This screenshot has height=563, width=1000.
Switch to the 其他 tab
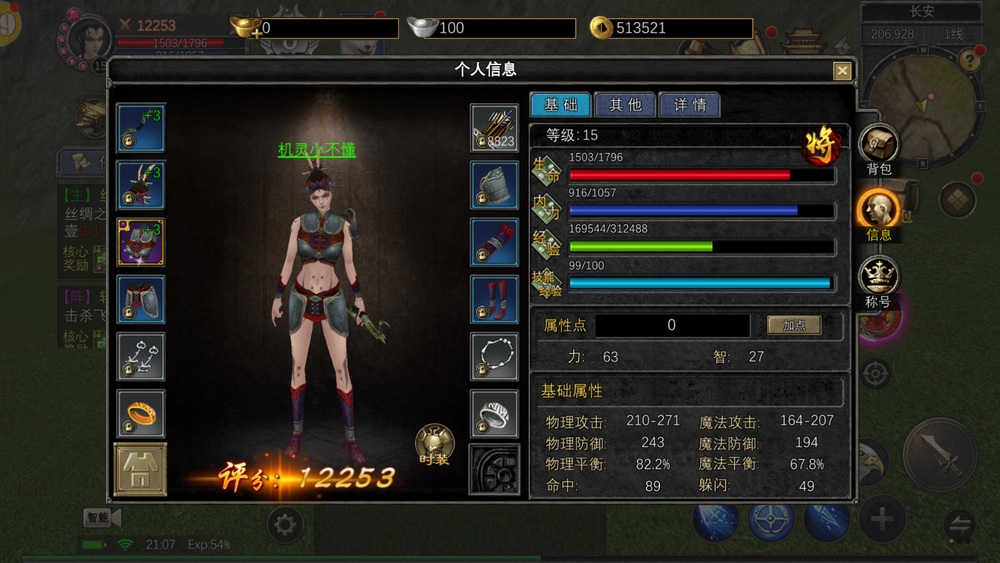pyautogui.click(x=625, y=105)
